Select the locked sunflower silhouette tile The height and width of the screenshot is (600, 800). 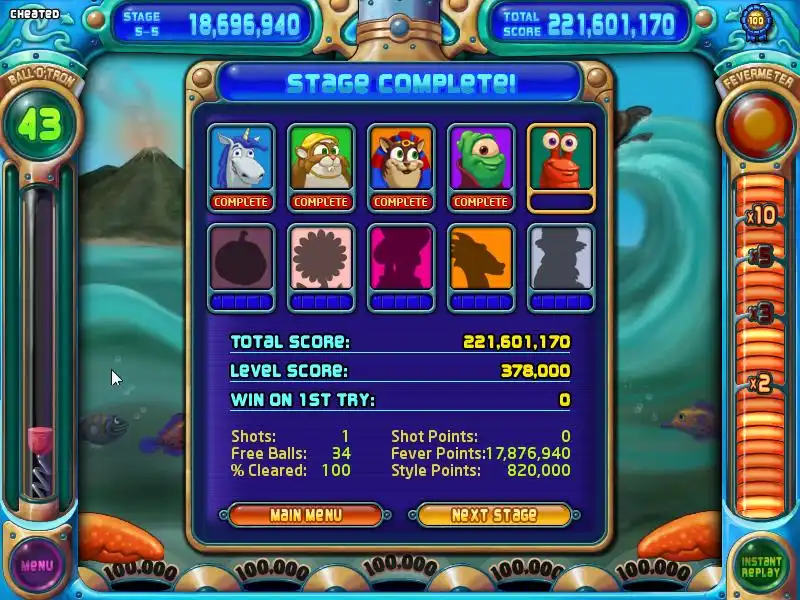(x=321, y=259)
